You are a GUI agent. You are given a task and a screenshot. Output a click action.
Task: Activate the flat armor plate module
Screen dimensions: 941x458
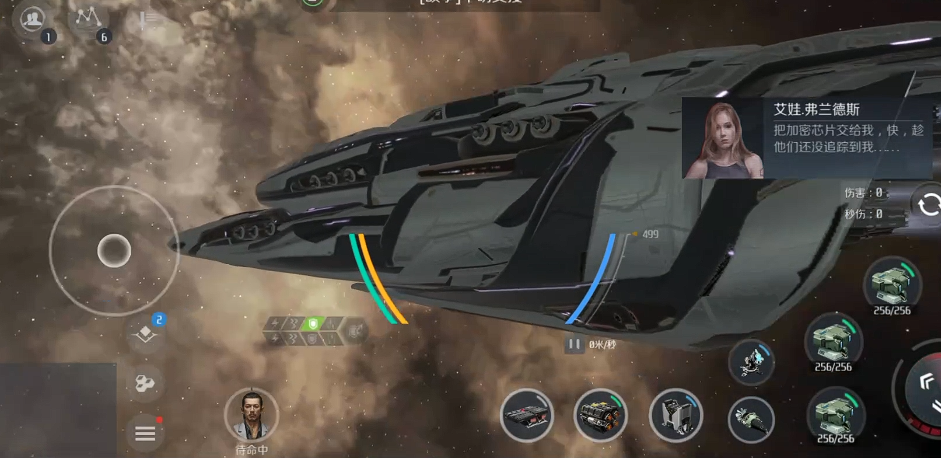527,415
